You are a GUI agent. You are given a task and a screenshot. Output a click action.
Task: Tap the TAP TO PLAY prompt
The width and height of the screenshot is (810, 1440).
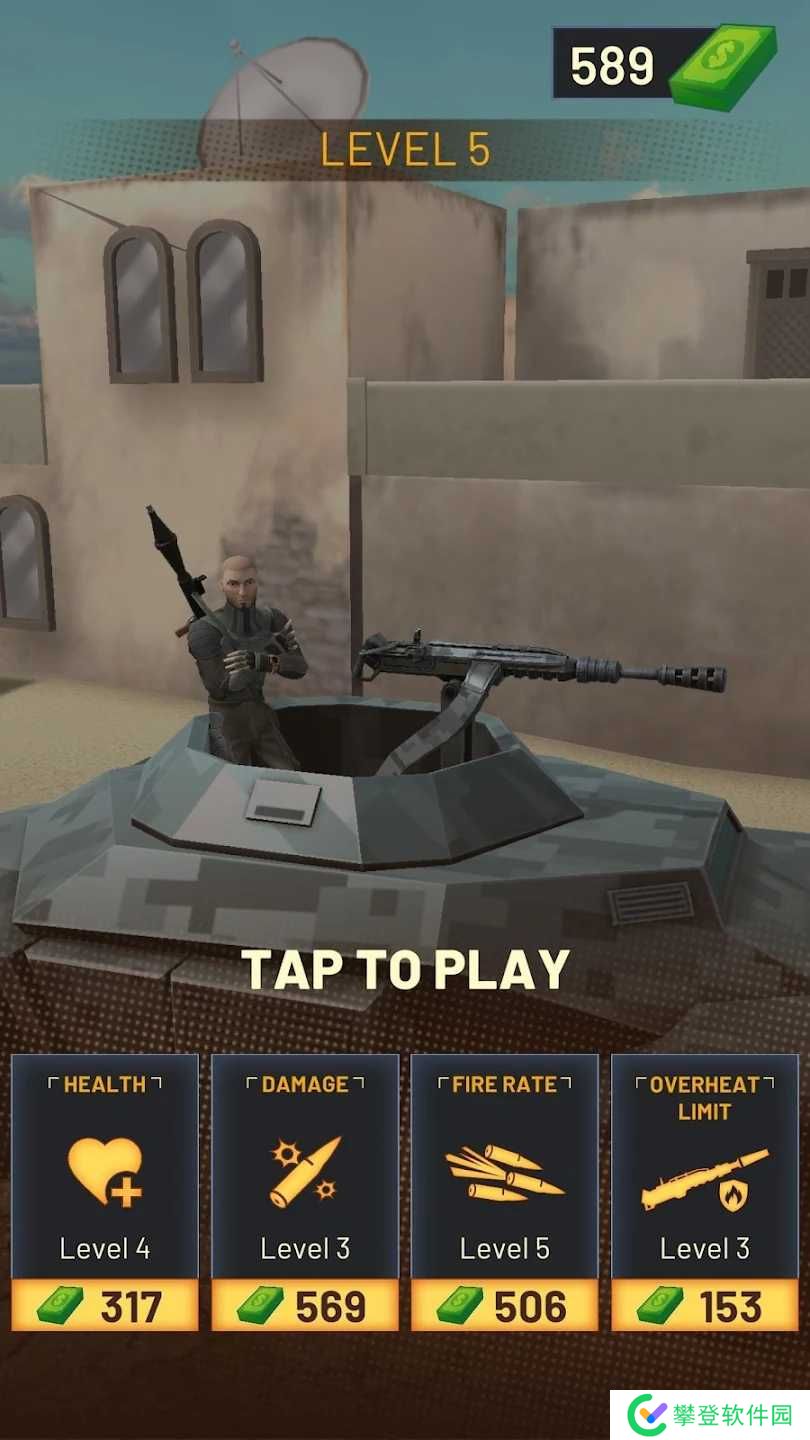pos(405,969)
